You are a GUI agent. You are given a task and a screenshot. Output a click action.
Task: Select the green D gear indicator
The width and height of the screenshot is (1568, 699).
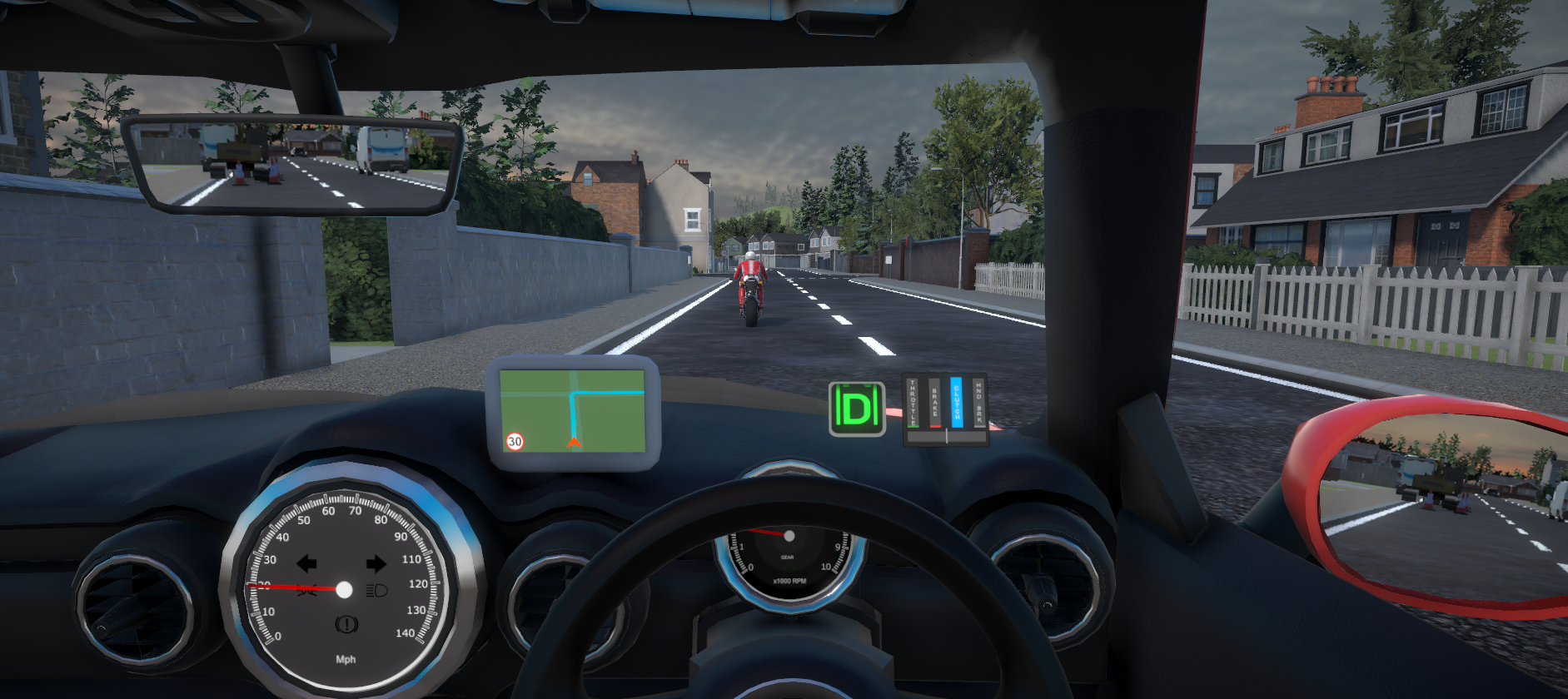tap(857, 409)
